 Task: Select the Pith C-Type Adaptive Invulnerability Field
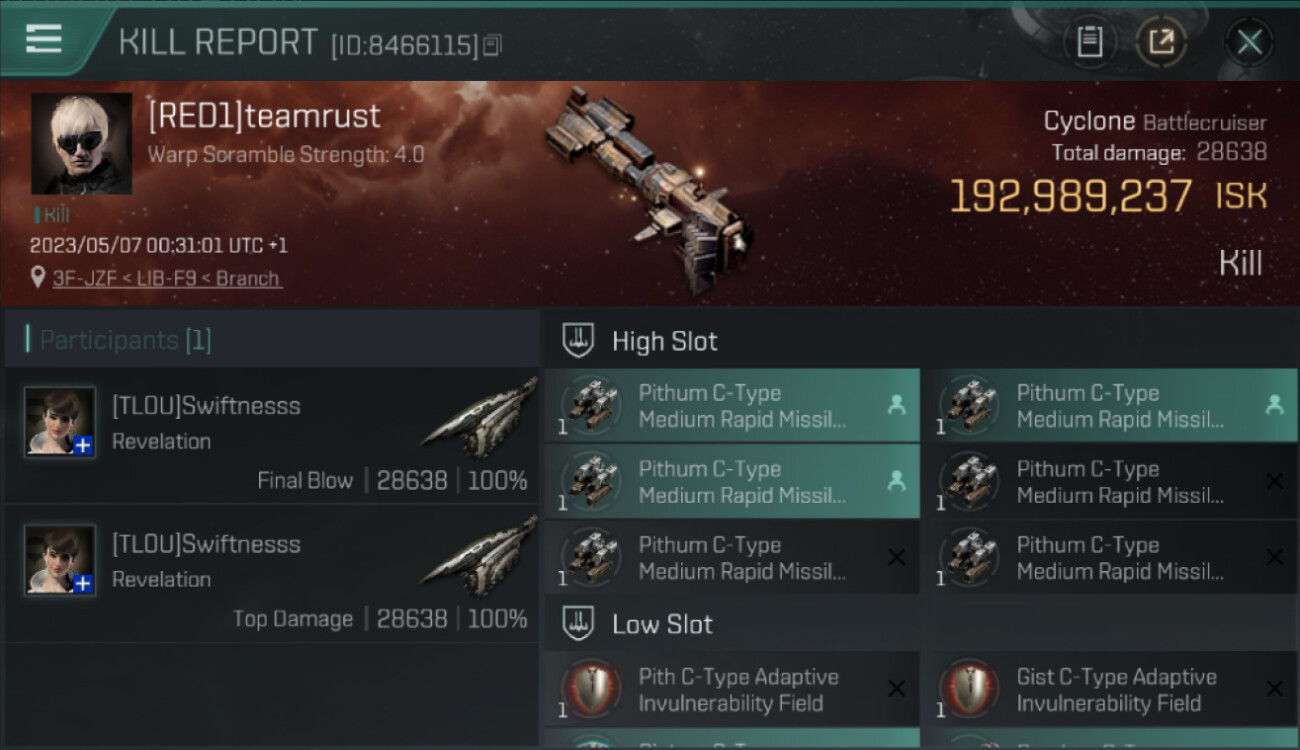pos(731,690)
